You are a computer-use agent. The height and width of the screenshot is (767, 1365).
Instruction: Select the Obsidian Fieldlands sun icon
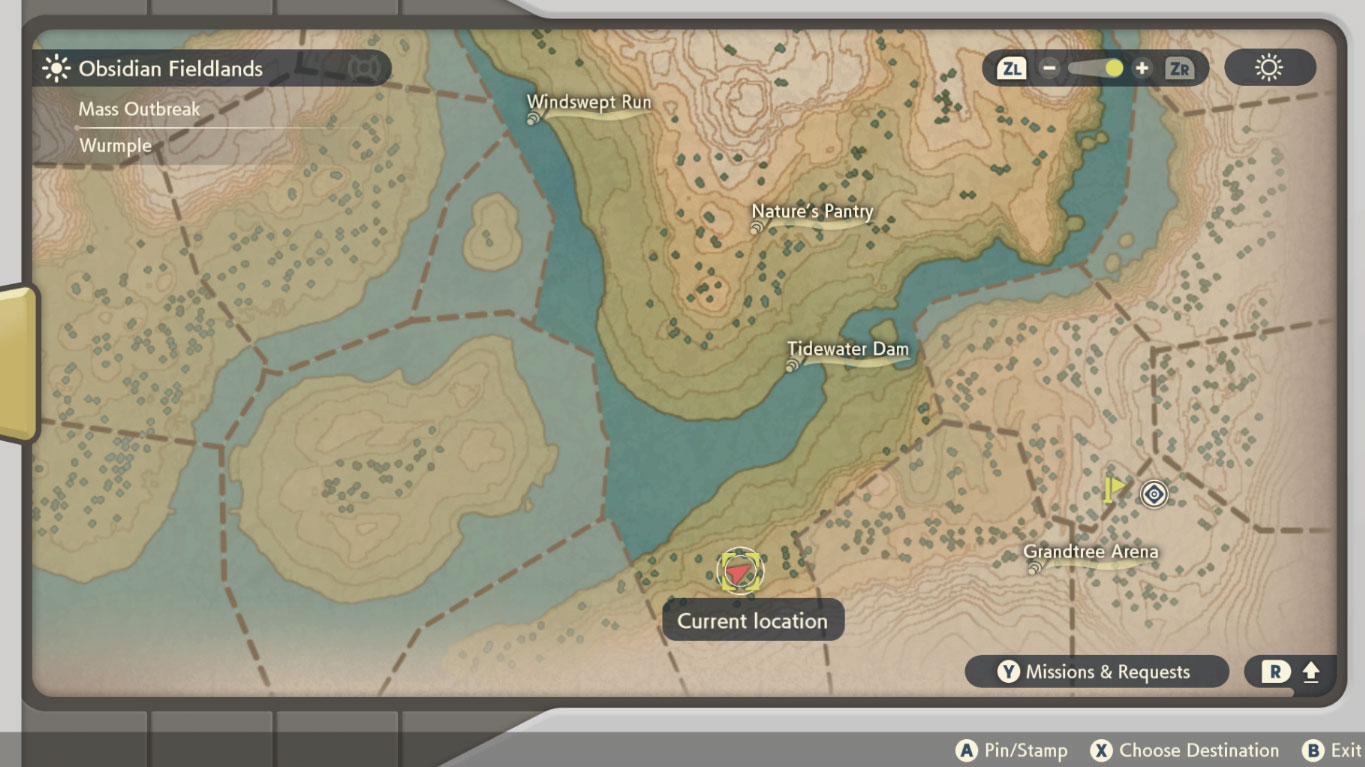54,69
